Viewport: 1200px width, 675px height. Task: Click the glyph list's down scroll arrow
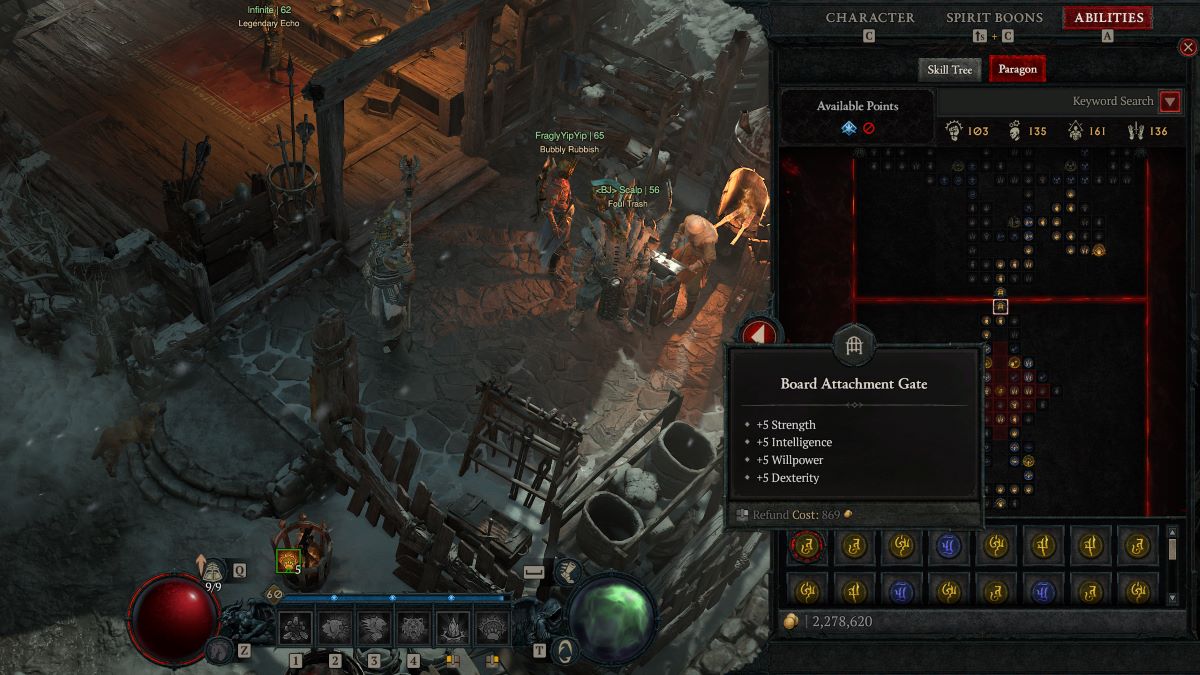(x=1173, y=597)
